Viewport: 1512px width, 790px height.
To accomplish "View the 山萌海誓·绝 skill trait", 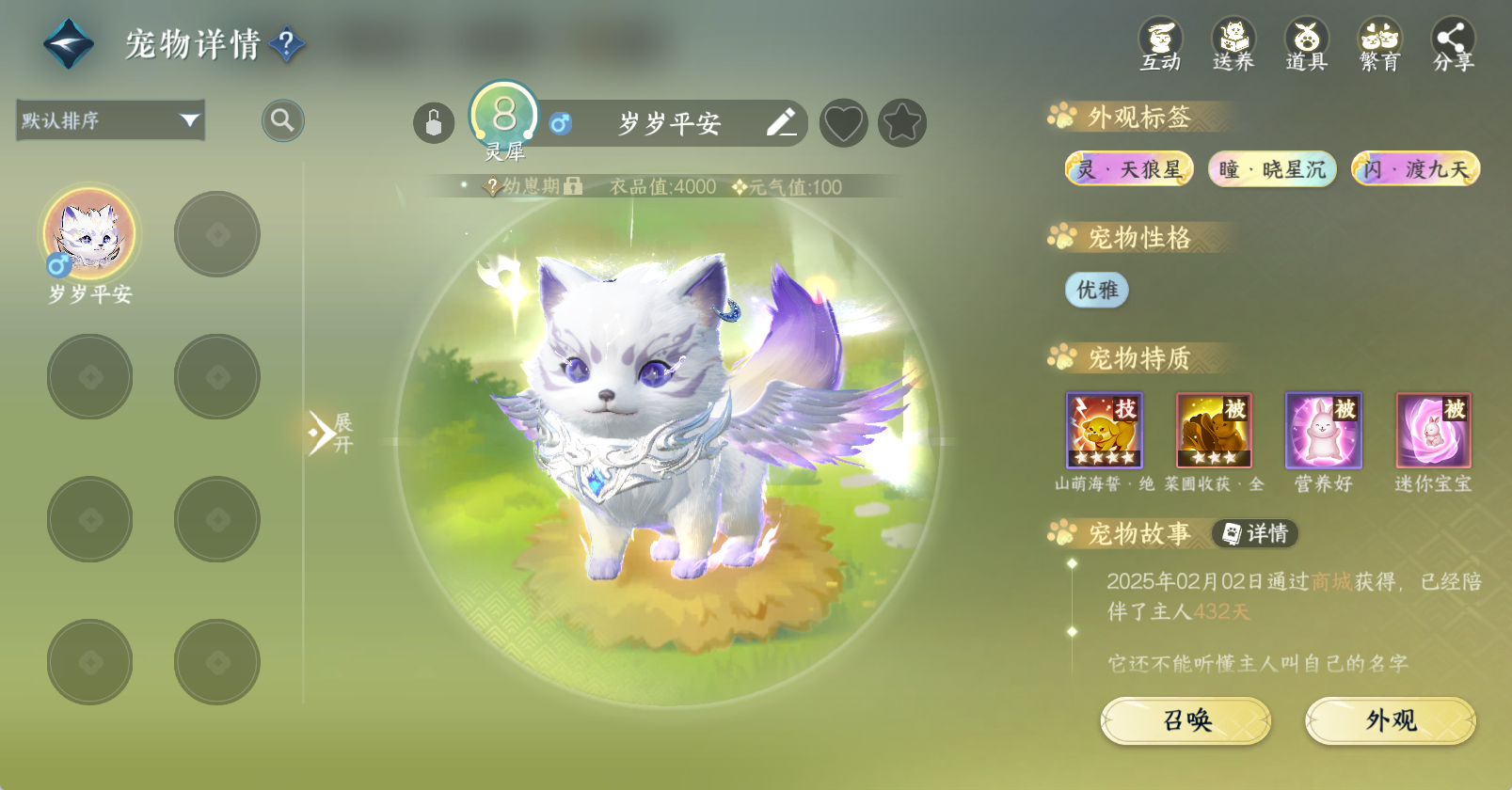I will [x=1104, y=431].
